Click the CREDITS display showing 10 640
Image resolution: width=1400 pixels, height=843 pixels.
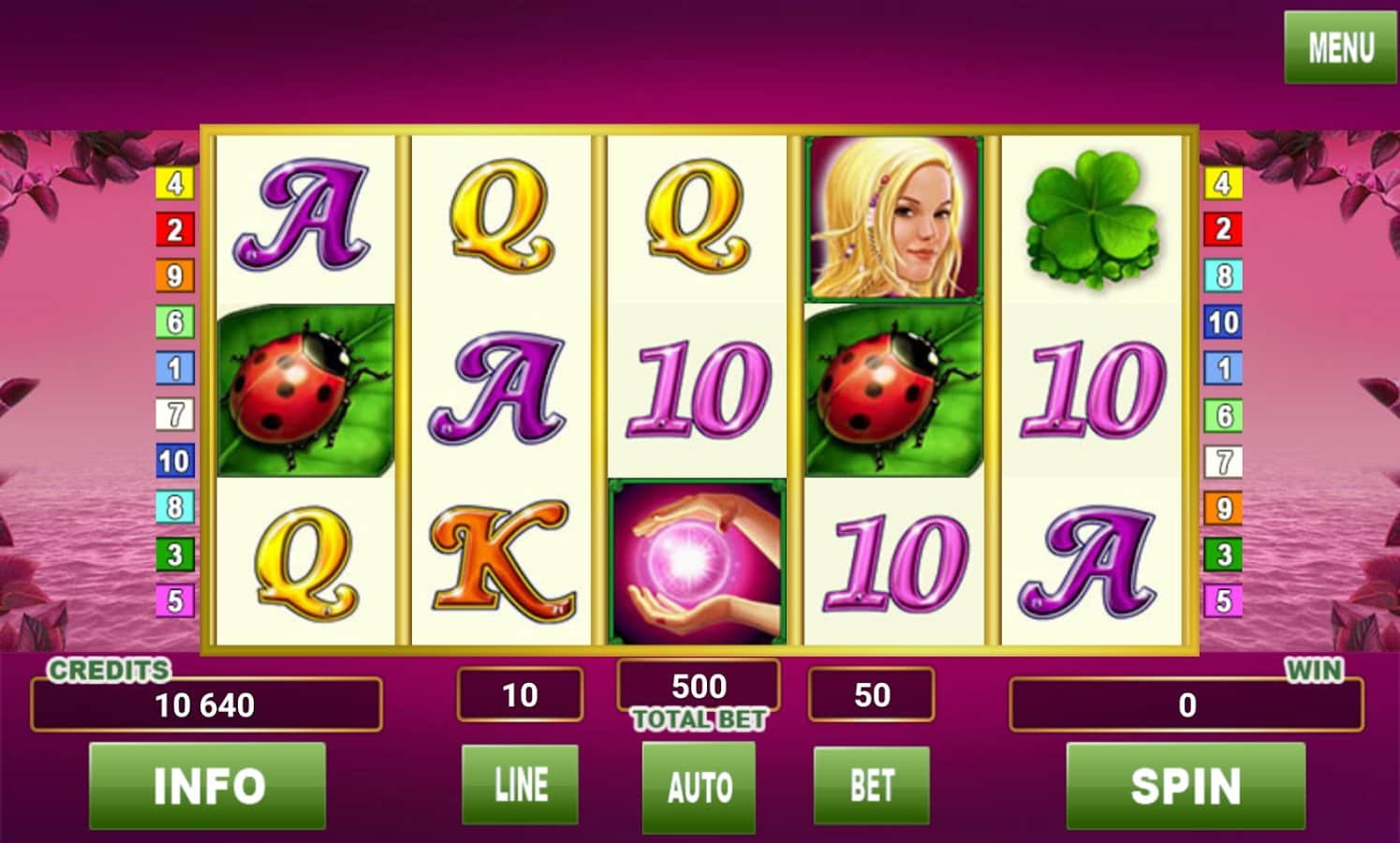point(208,705)
